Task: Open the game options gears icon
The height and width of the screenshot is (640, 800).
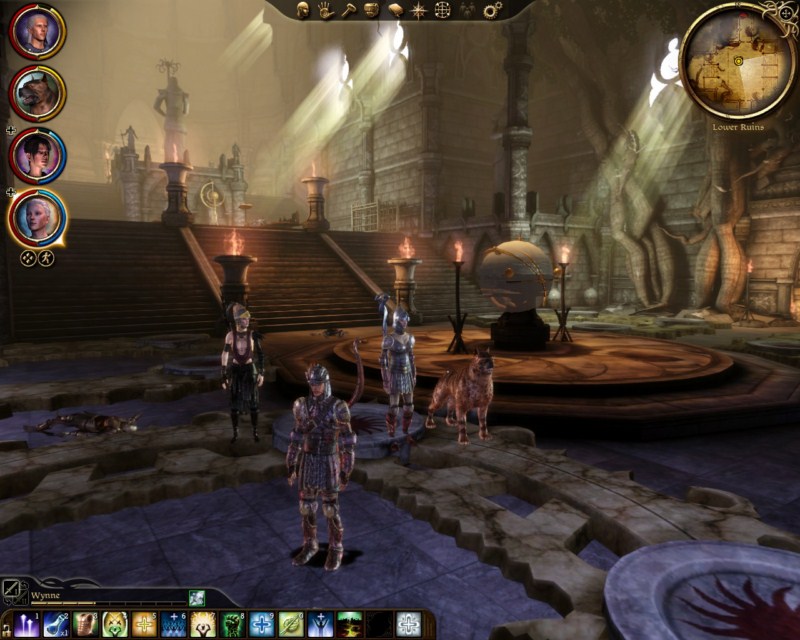Action: point(491,10)
